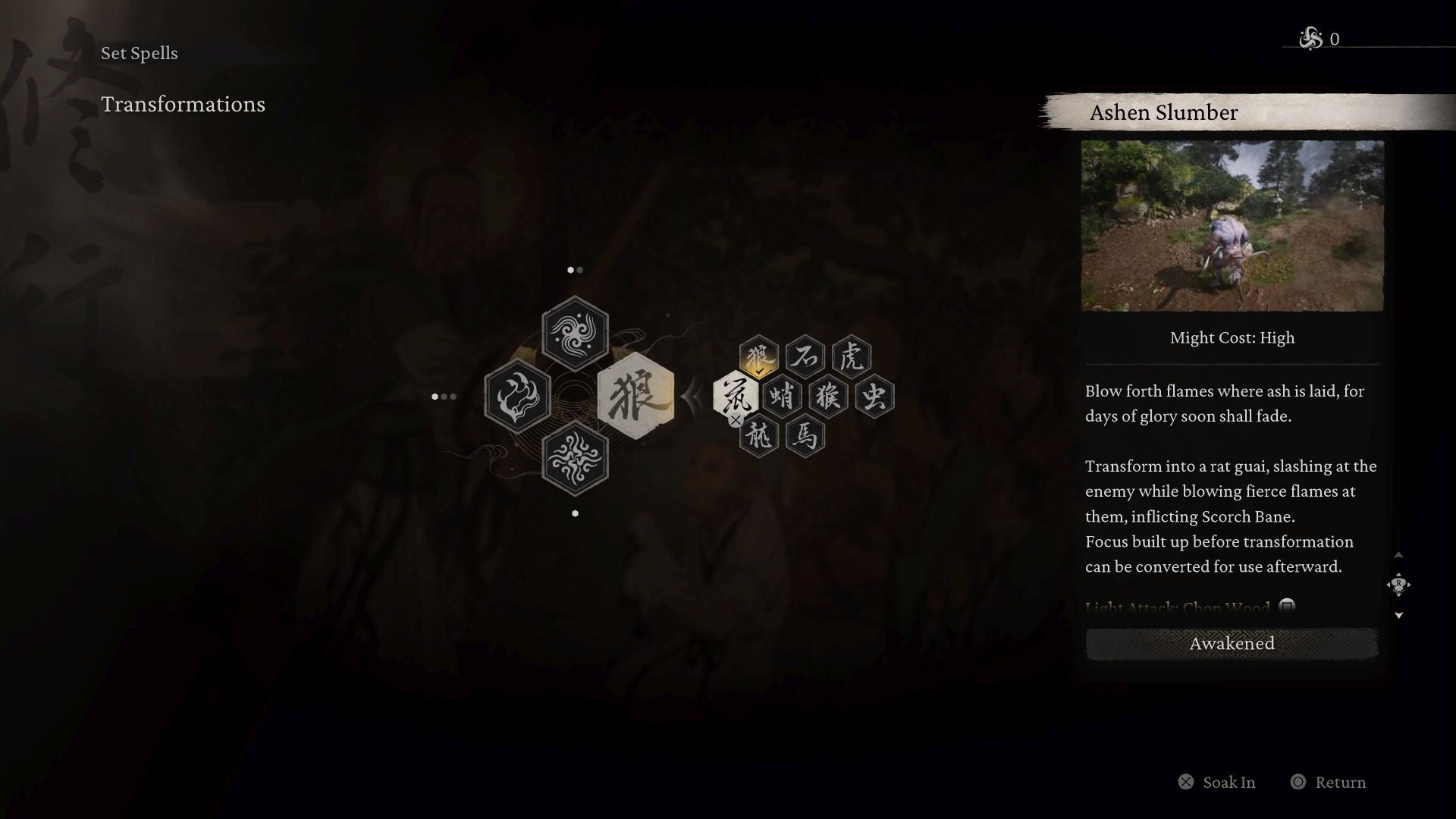The image size is (1456, 819).
Task: Open the Transformations section heading
Action: click(183, 105)
